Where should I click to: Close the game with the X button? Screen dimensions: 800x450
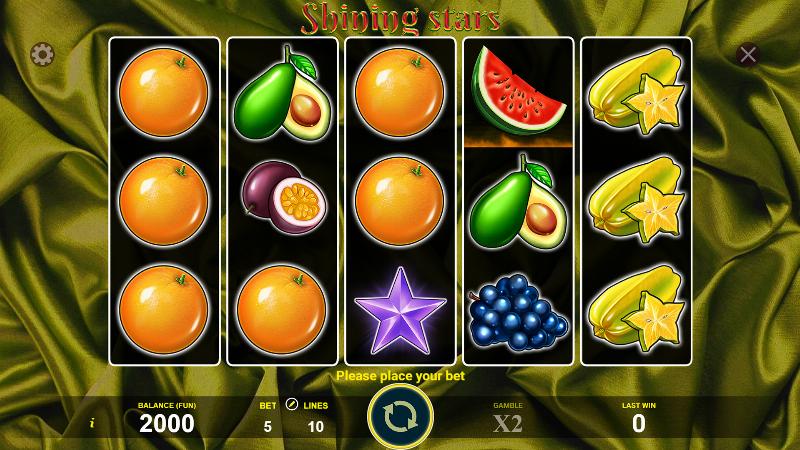pyautogui.click(x=748, y=55)
